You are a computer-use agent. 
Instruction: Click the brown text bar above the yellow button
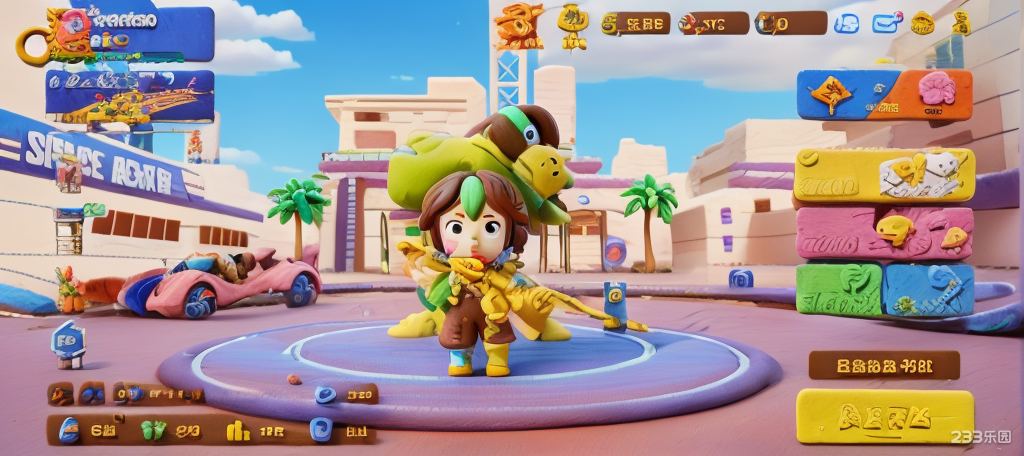click(x=883, y=365)
